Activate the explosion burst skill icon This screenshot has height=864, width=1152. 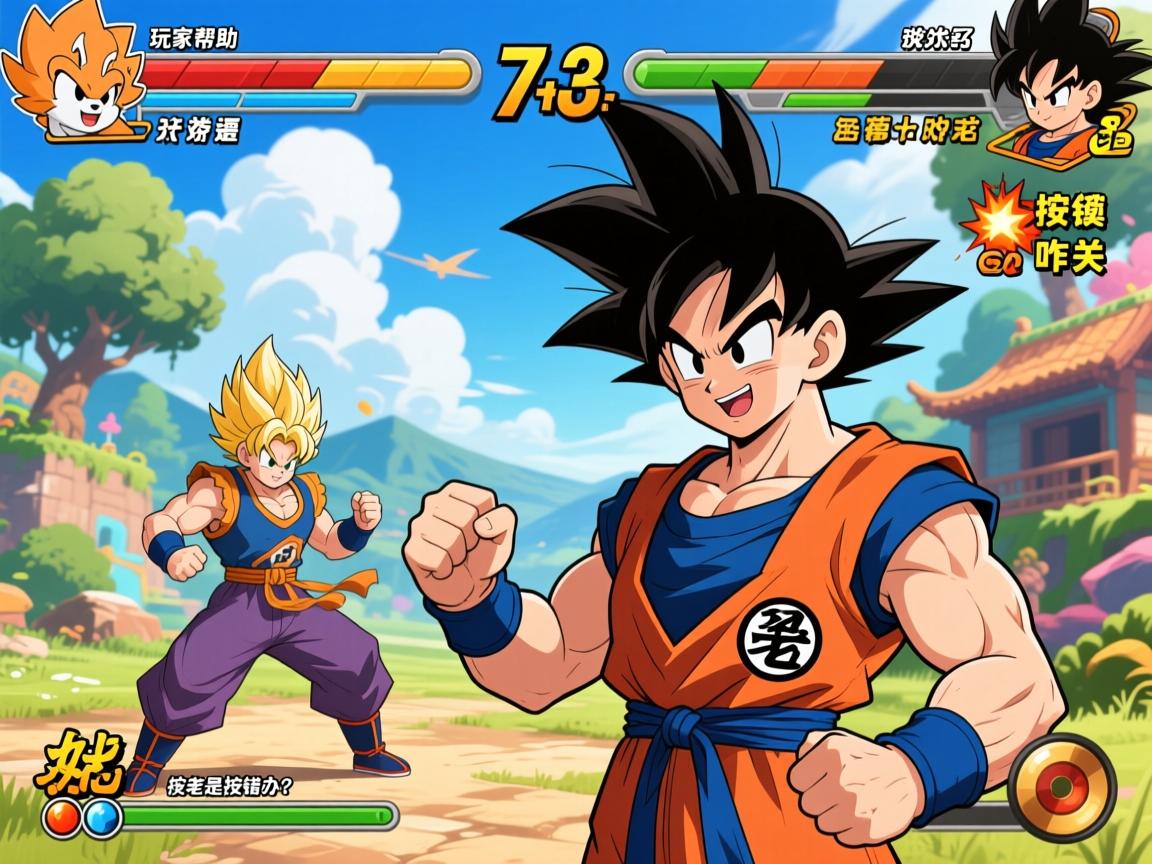(998, 220)
